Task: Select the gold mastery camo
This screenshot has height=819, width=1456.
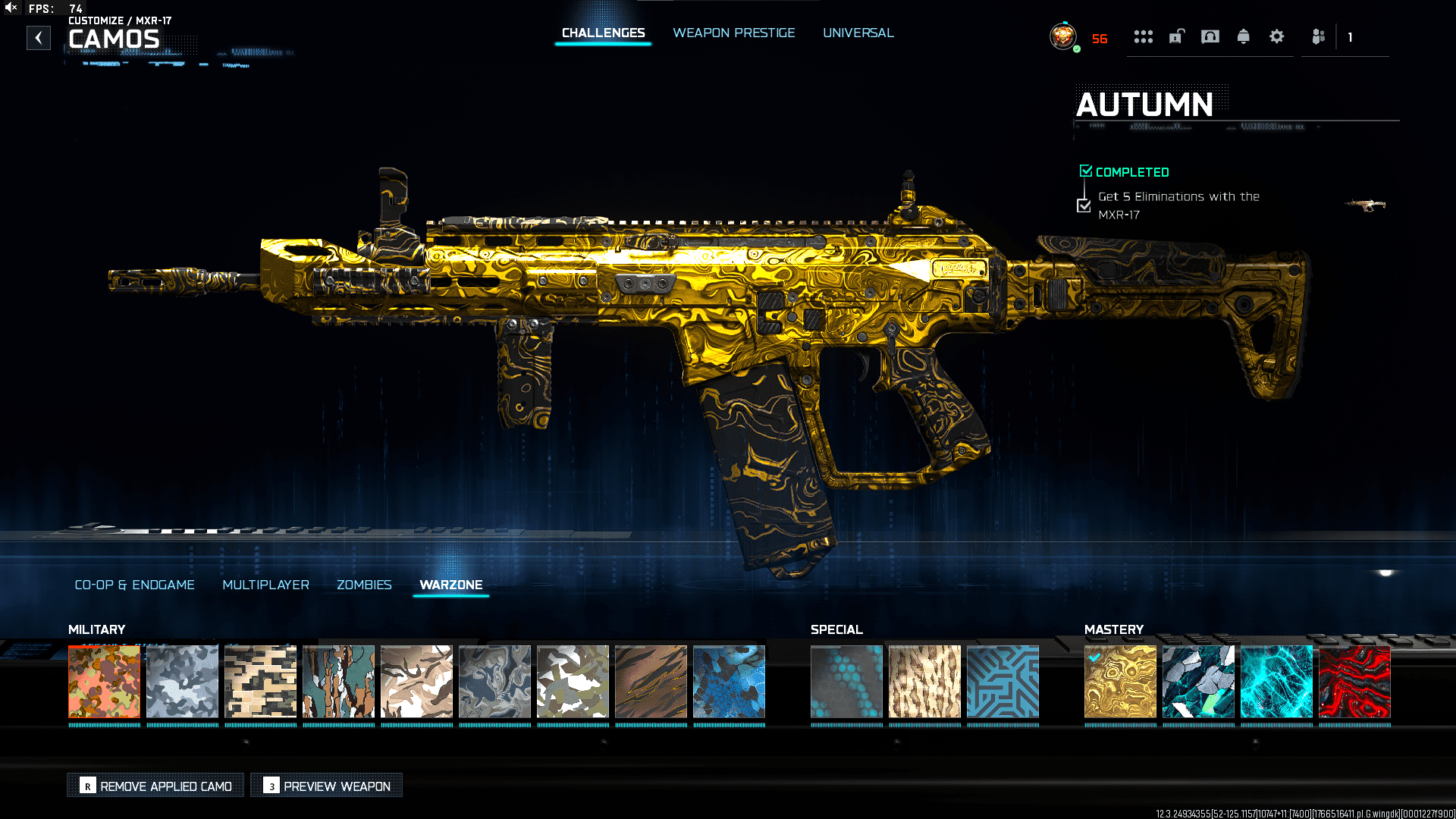Action: pos(1120,681)
